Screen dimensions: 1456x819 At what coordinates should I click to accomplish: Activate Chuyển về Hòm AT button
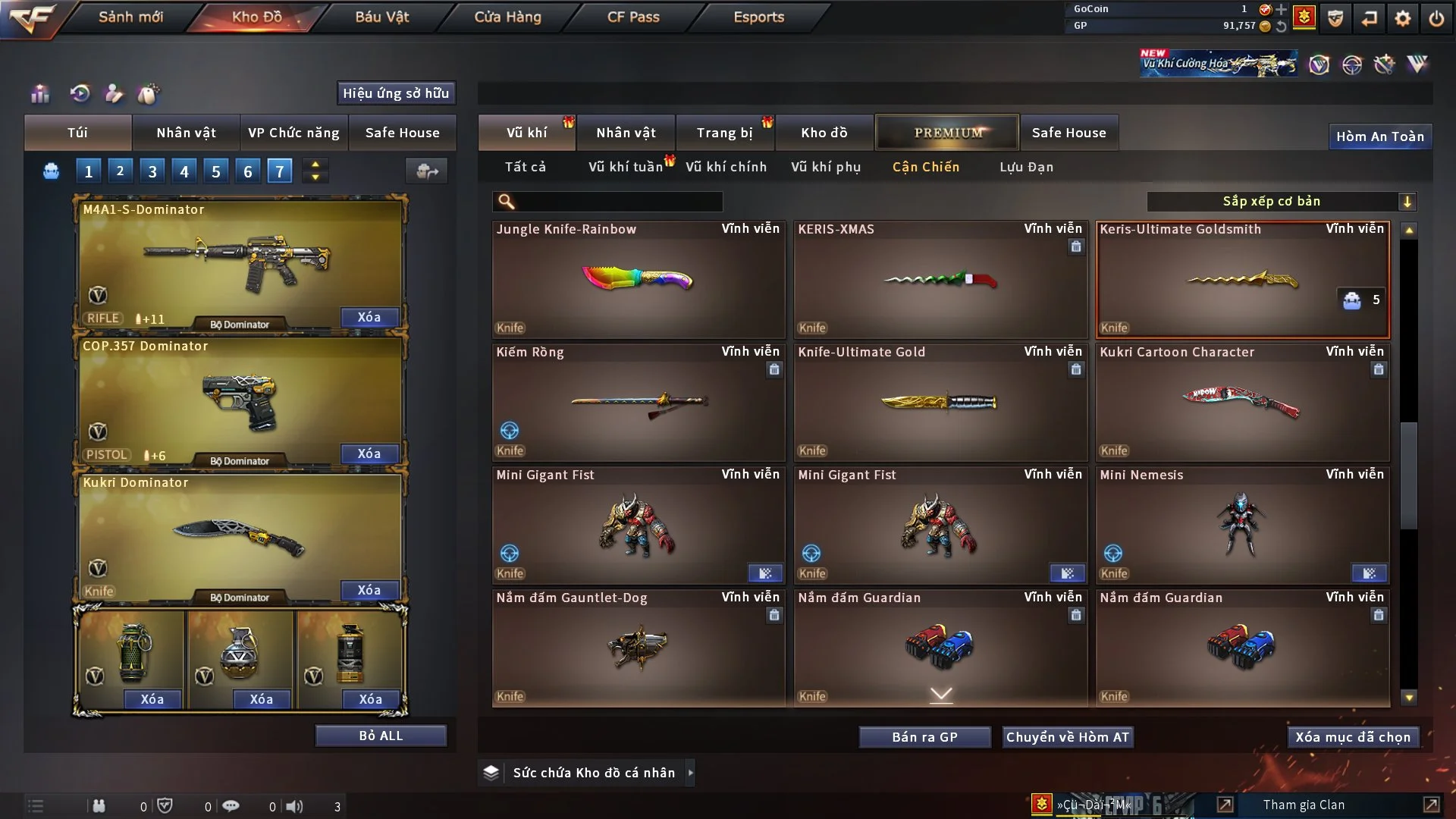click(1068, 737)
